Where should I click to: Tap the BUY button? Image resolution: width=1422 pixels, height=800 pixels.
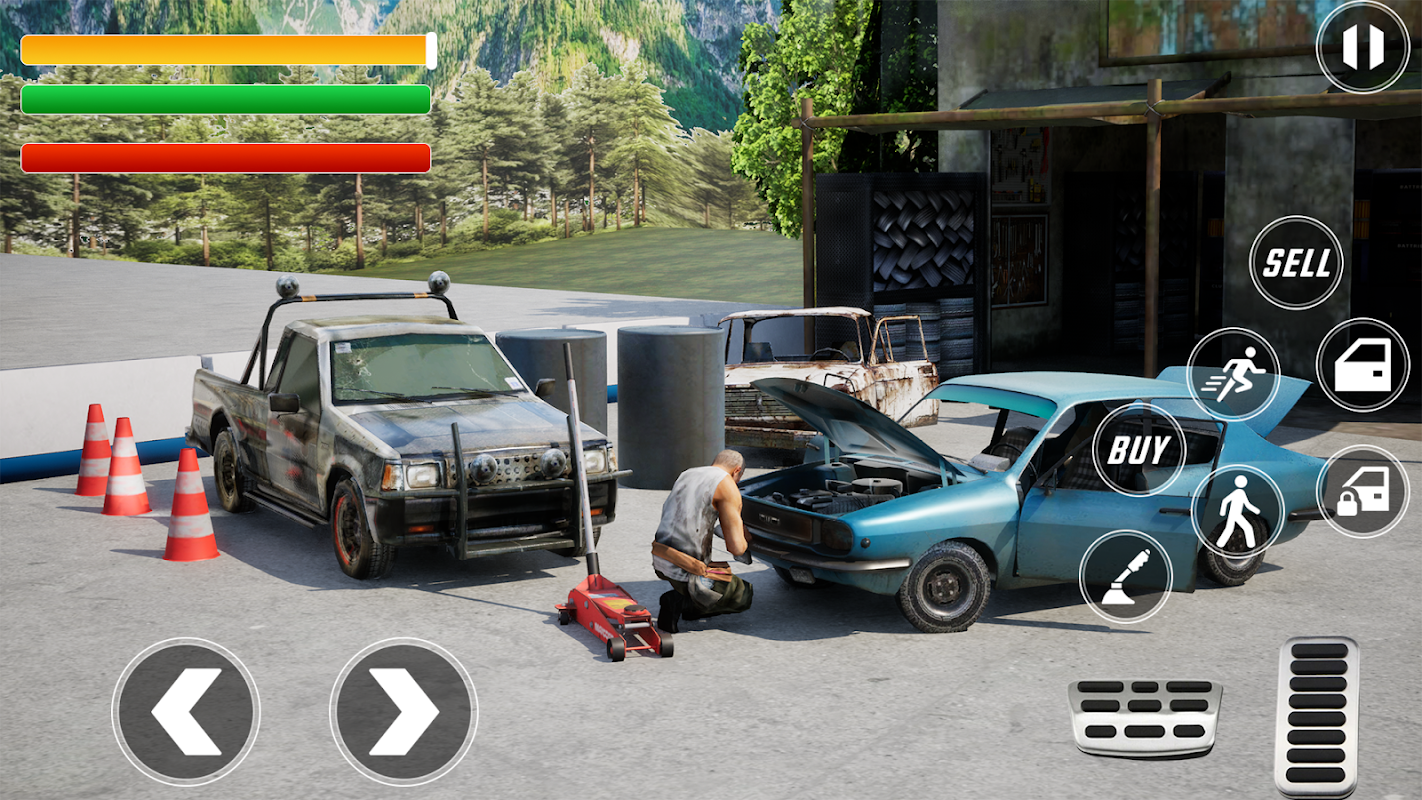point(1138,450)
